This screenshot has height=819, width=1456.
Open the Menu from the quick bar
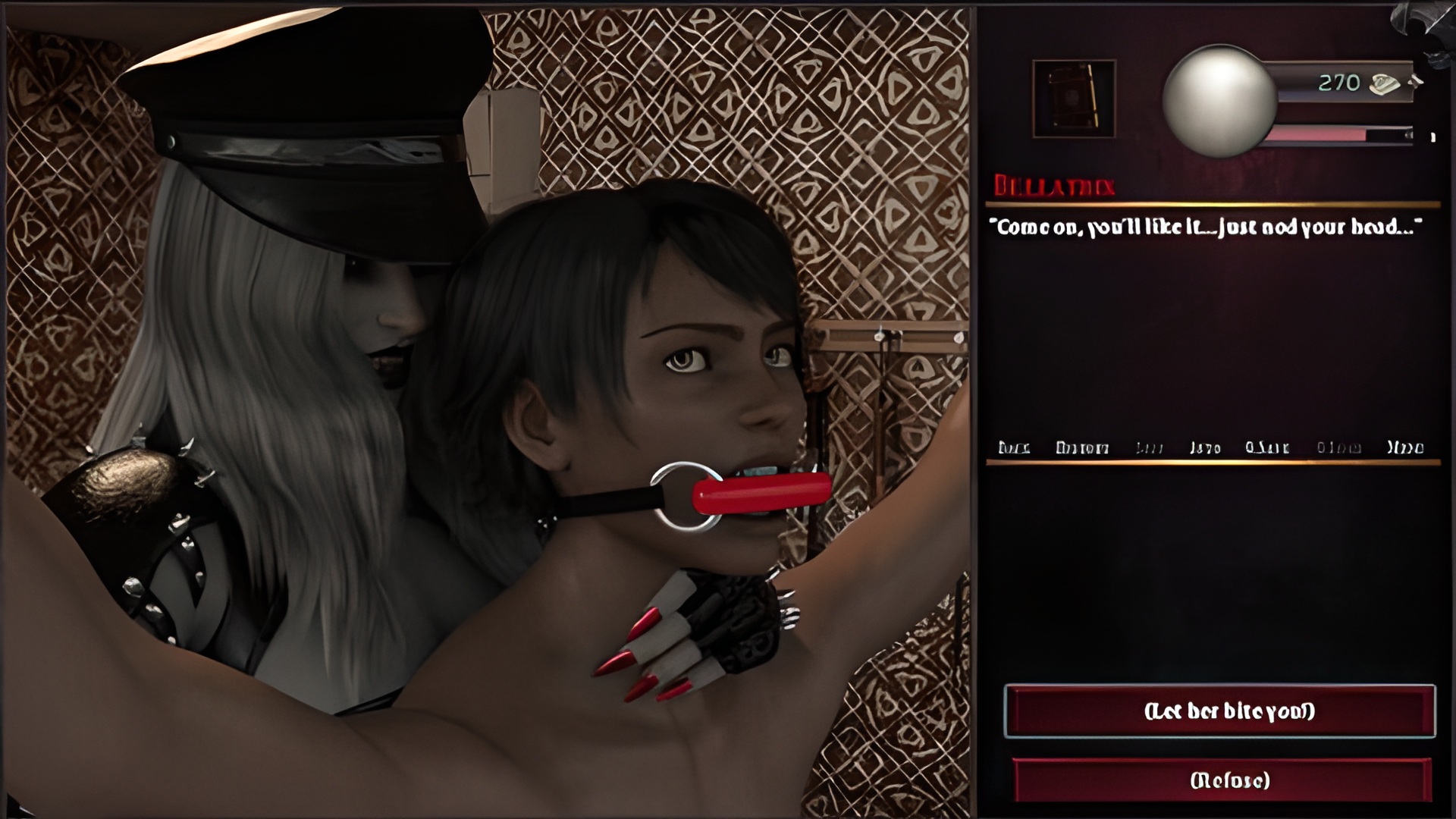click(1405, 447)
